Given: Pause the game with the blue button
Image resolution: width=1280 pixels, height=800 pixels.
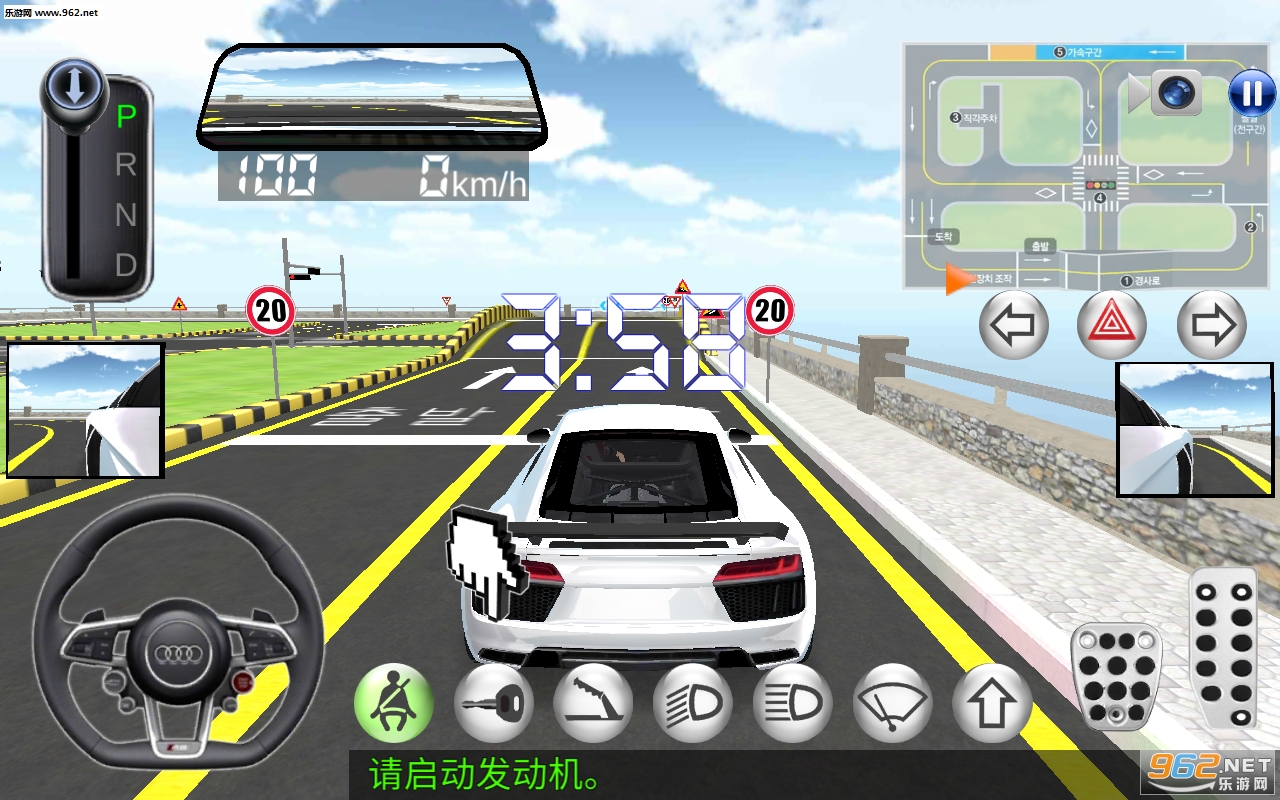Looking at the screenshot, I should tap(1252, 94).
